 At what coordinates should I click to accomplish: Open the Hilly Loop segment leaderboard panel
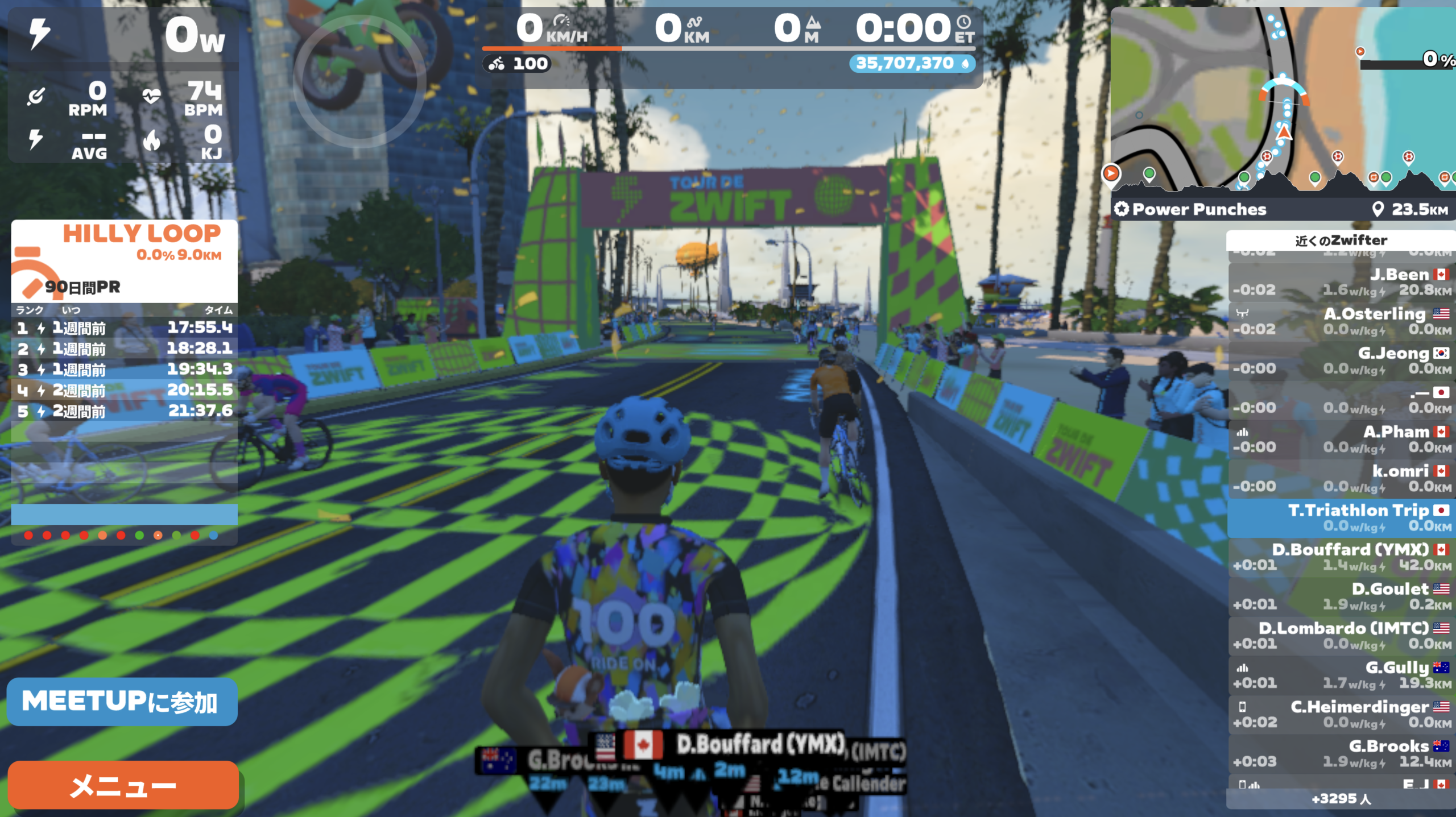click(x=124, y=260)
